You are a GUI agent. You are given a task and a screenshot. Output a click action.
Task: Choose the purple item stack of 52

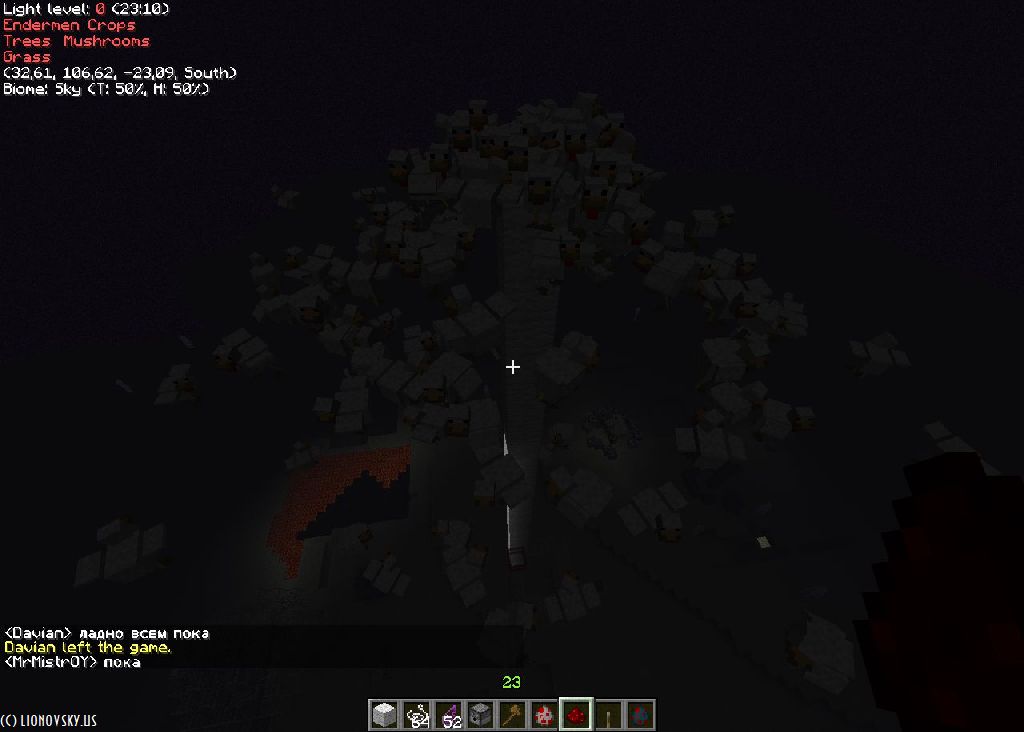[448, 715]
